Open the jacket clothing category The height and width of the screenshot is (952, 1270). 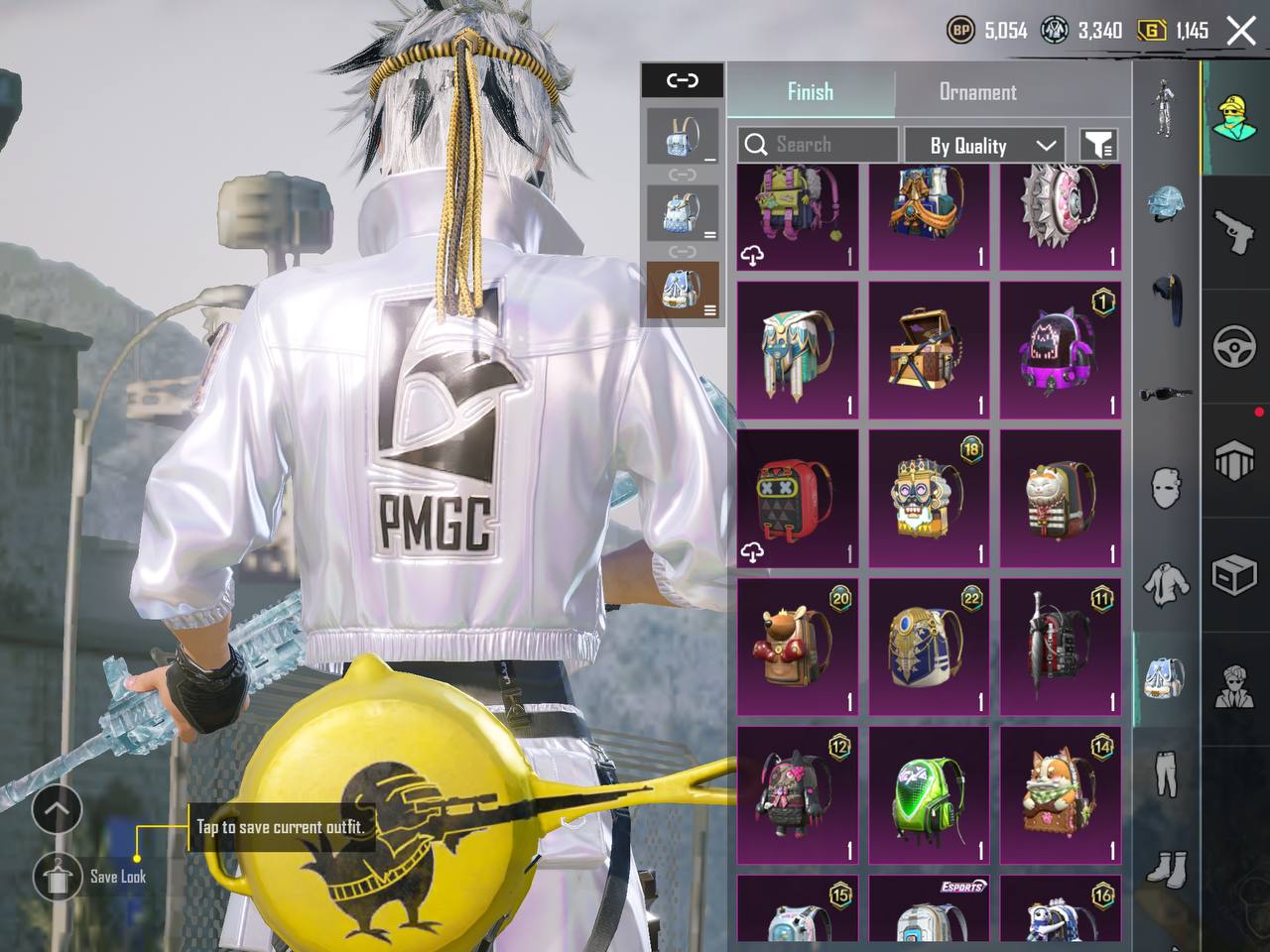tap(1166, 585)
